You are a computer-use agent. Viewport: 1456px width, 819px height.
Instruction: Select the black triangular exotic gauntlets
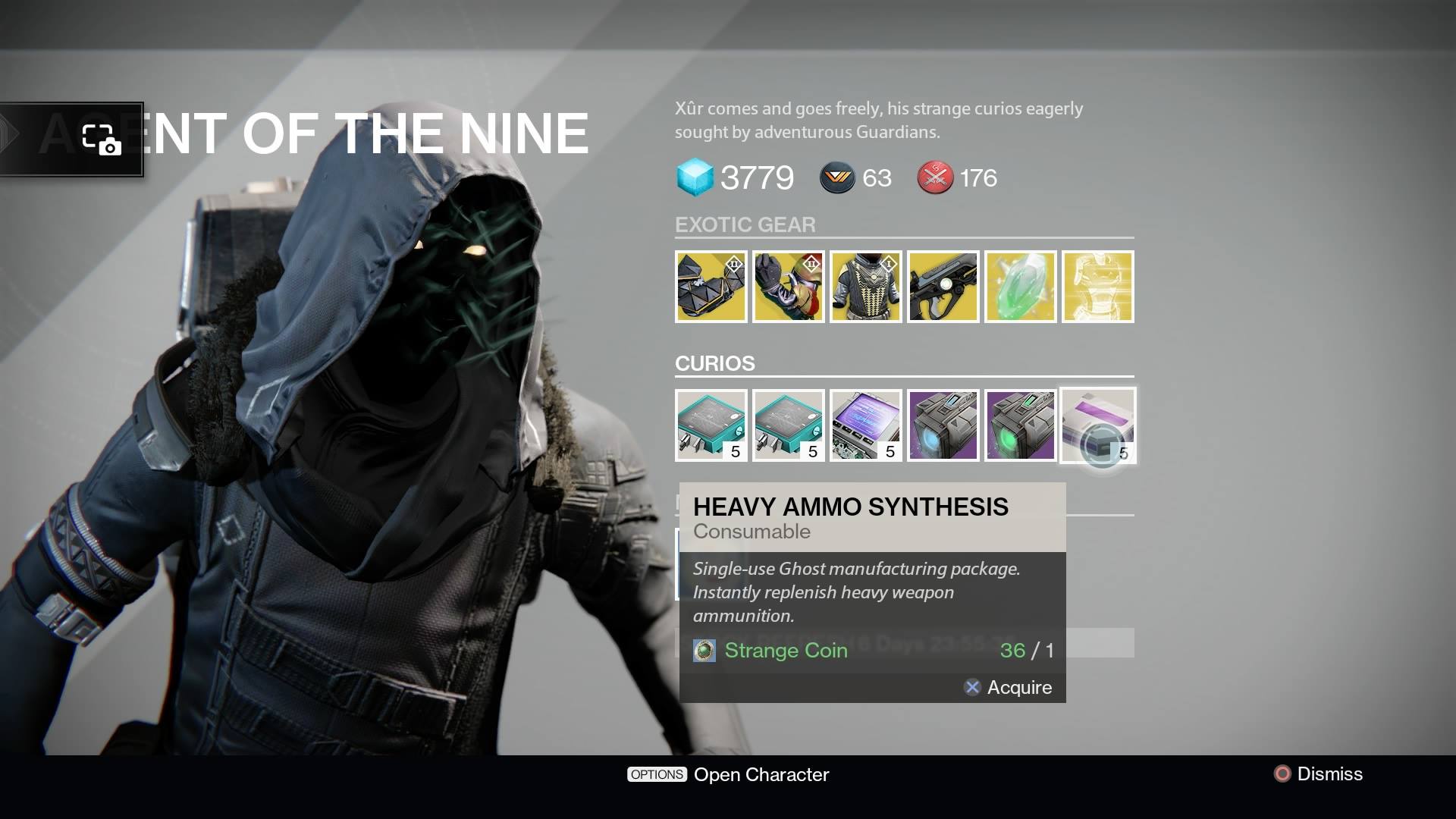coord(711,287)
